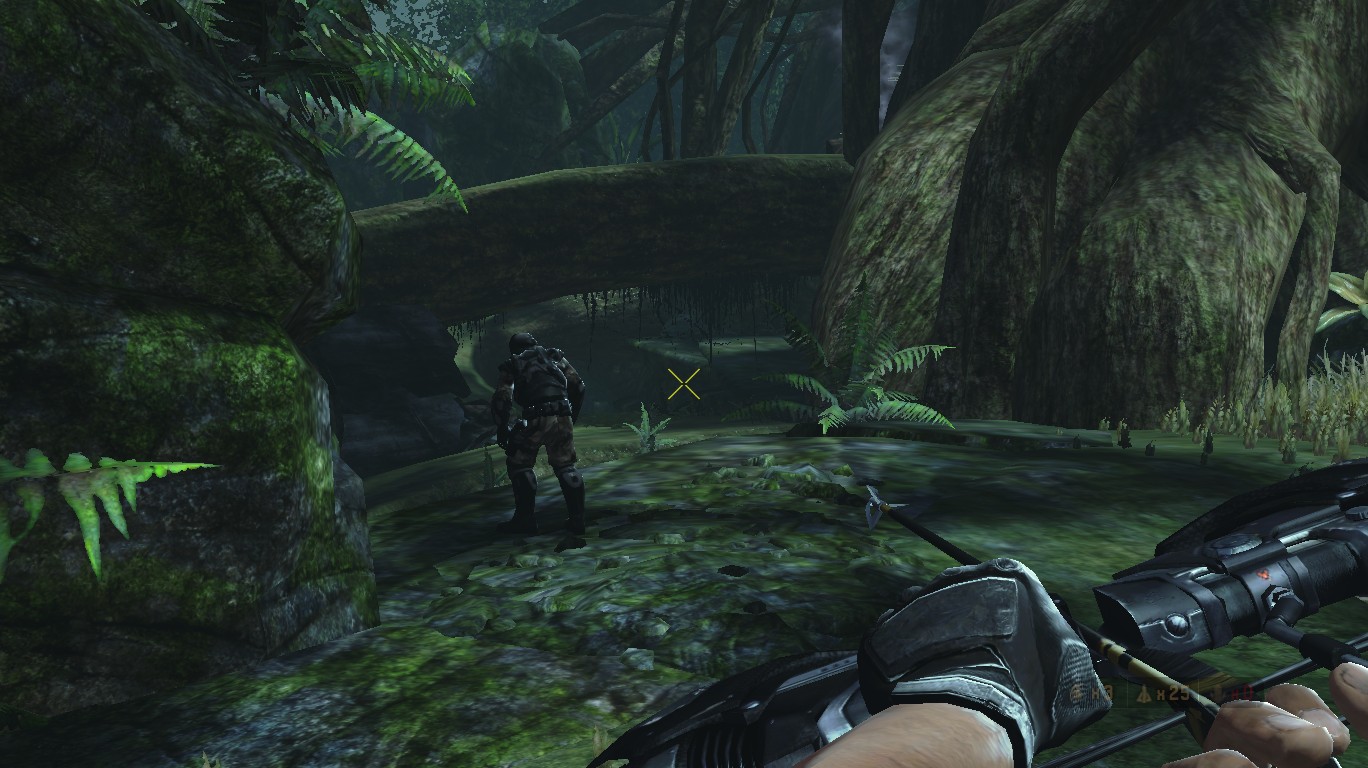The image size is (1368, 768).
Task: Select the arrowhead ammo icon showing x25
Action: click(x=1144, y=692)
